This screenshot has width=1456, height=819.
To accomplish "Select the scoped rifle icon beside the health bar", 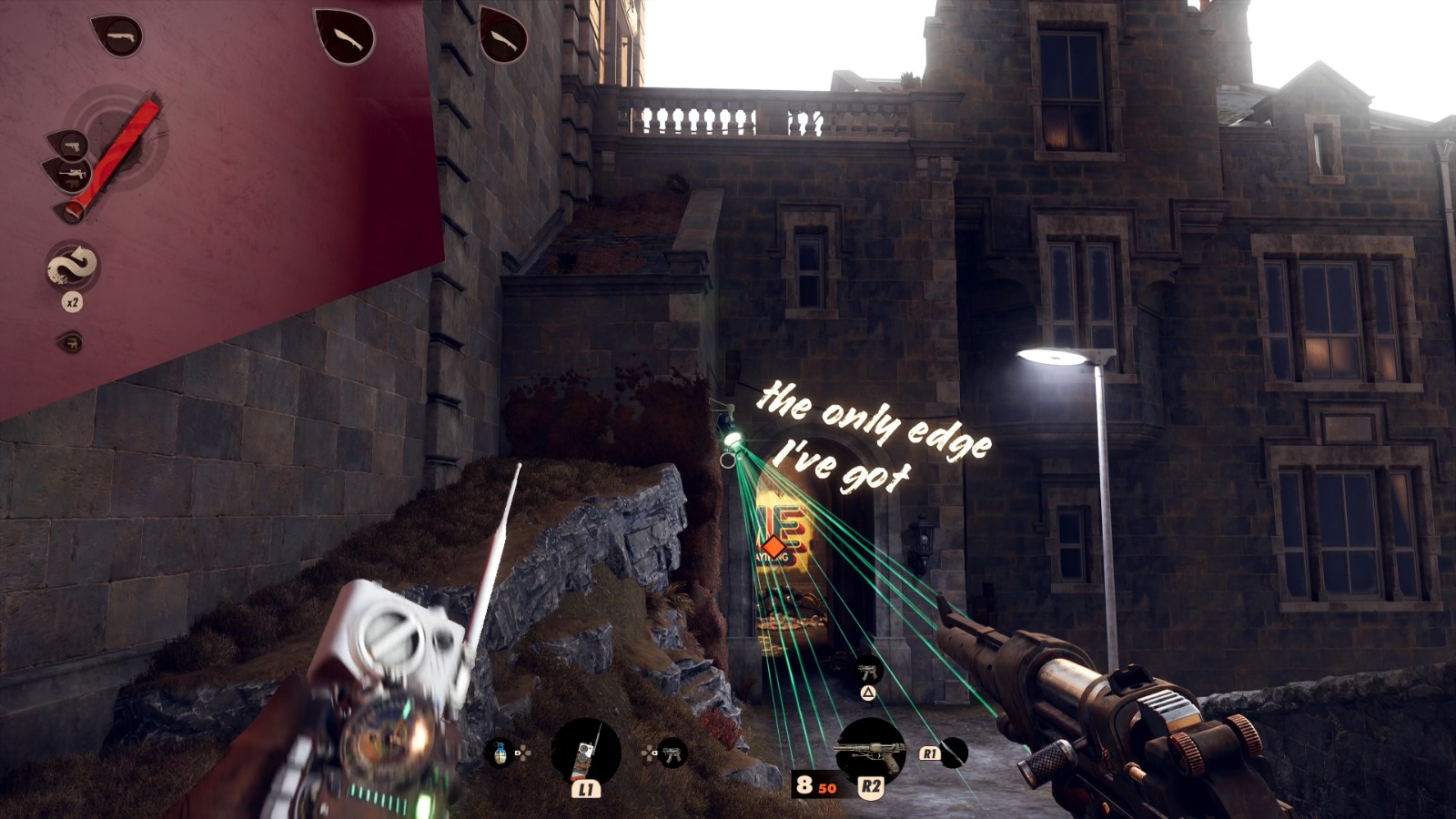I will (x=71, y=174).
